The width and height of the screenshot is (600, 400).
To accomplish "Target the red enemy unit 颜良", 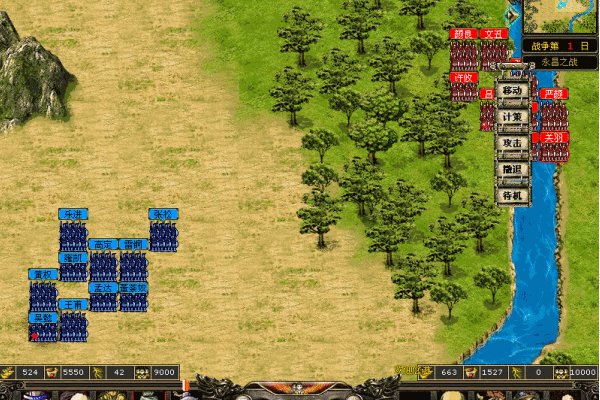I will tap(463, 52).
